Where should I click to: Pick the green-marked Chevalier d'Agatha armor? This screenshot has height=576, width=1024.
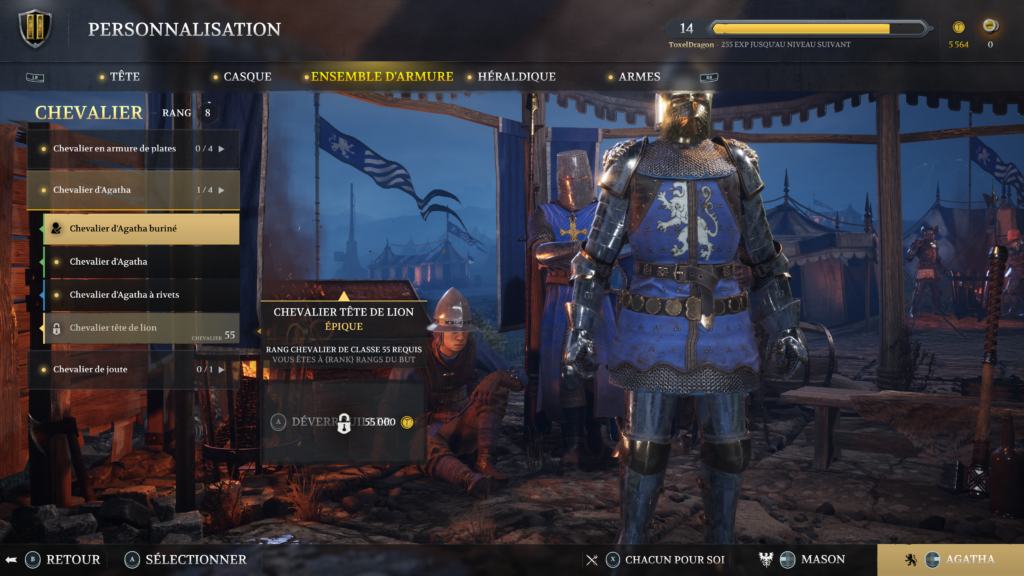point(141,261)
